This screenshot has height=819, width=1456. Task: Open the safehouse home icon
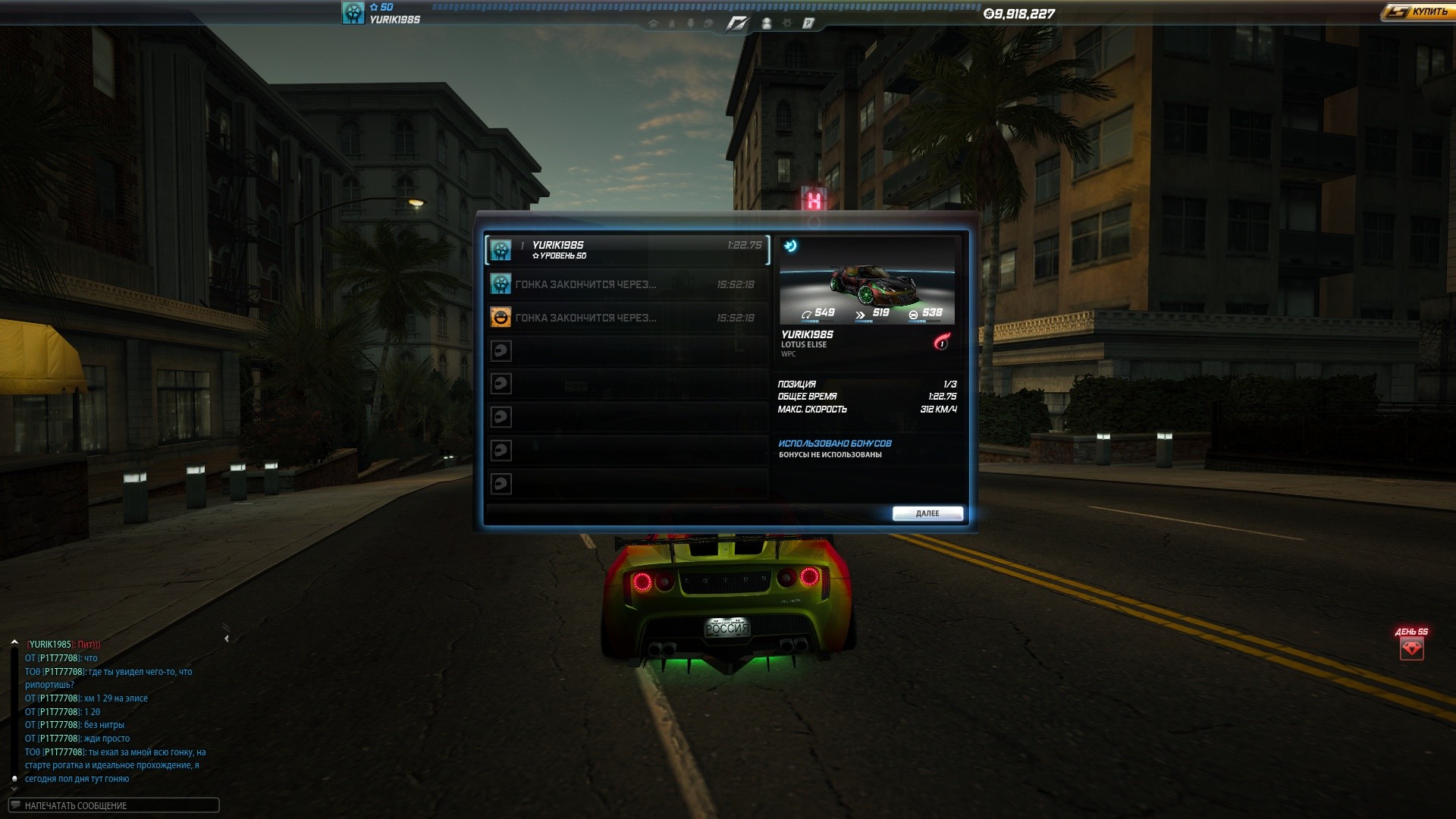(653, 24)
